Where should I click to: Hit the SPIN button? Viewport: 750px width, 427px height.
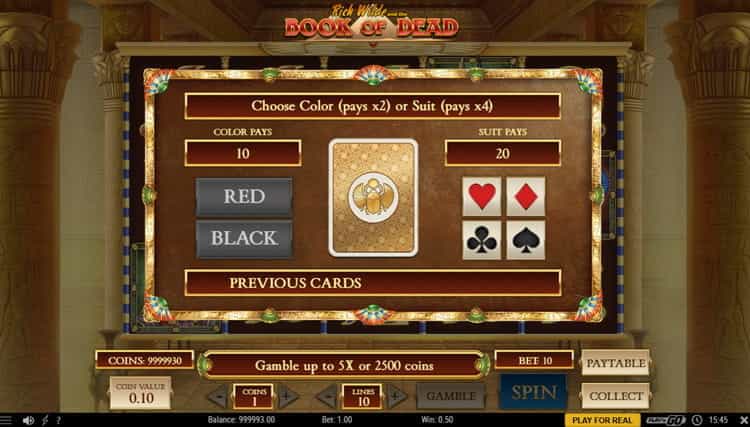click(533, 394)
